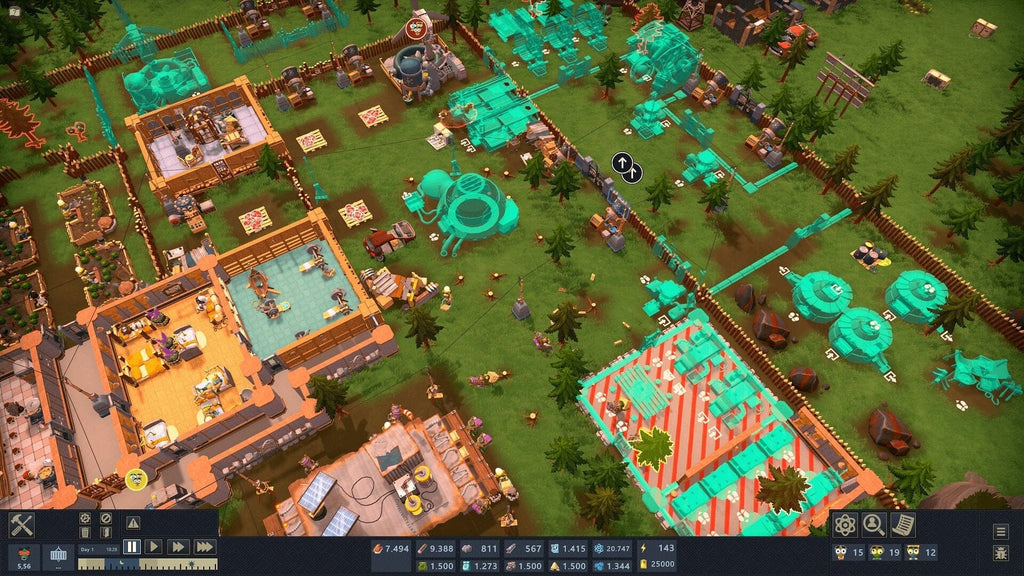Set game to normal play speed

154,546
